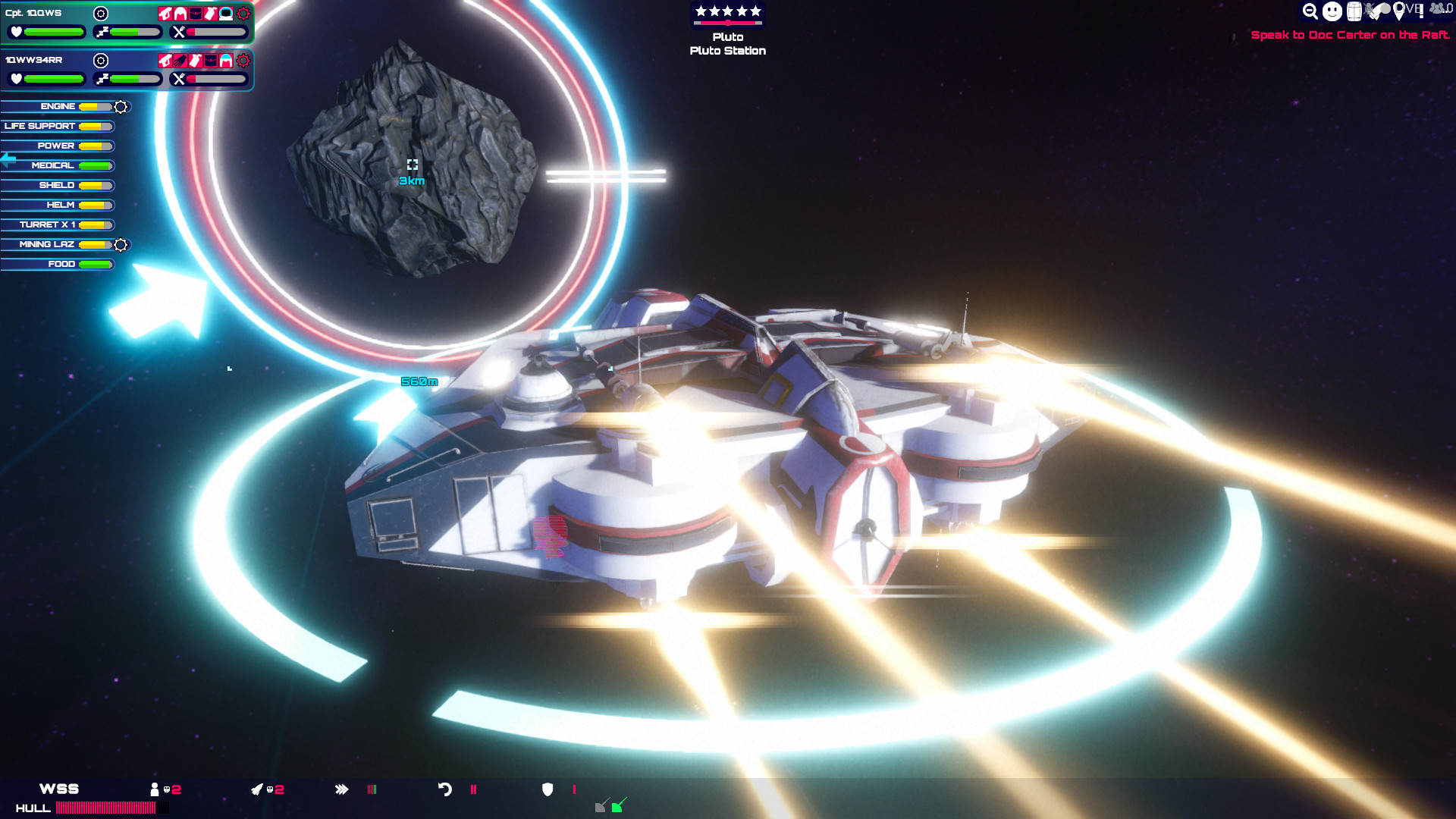This screenshot has width=1456, height=819.
Task: Toggle the green mining laser indicator at bottom right
Action: (617, 807)
